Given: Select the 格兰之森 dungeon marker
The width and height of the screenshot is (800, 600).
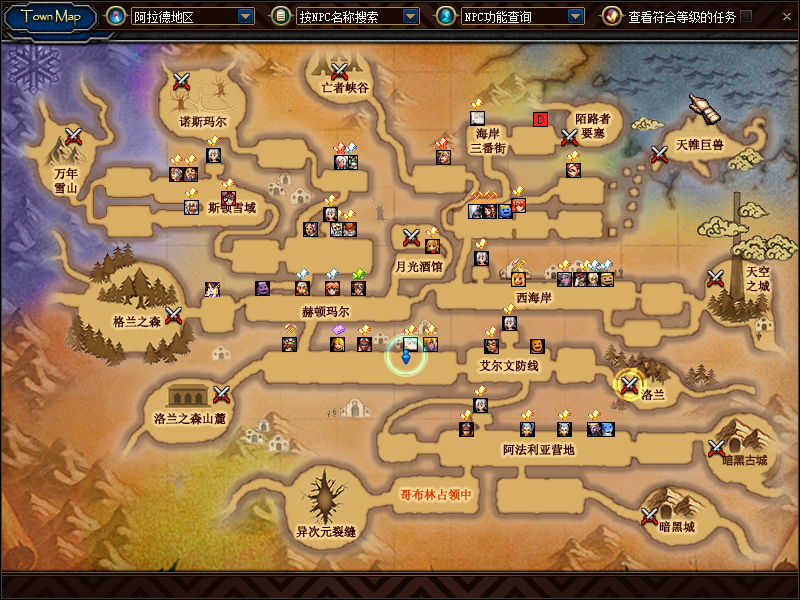Looking at the screenshot, I should click(174, 316).
